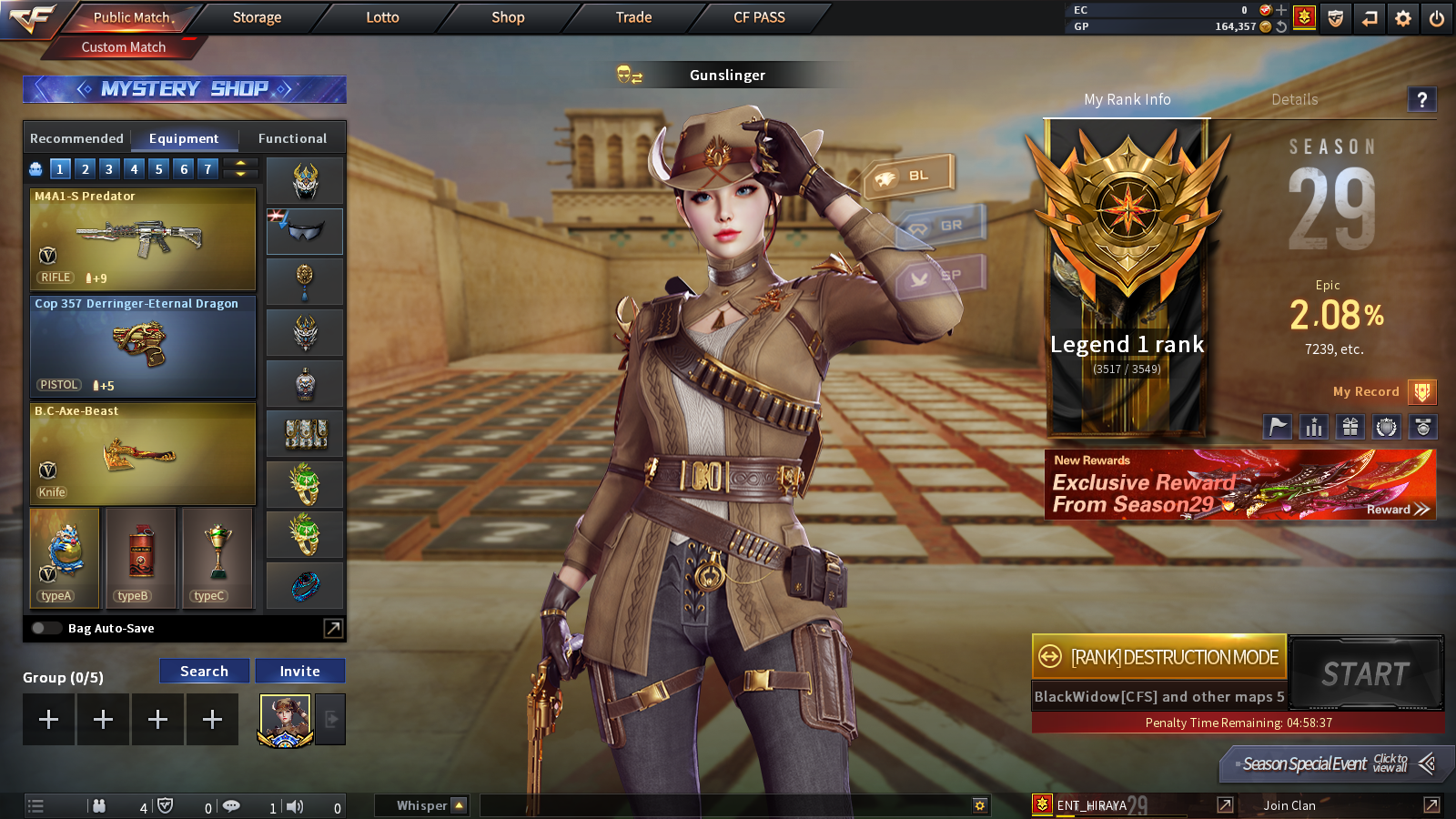1456x819 pixels.
Task: Click the power exit icon
Action: 1437,18
